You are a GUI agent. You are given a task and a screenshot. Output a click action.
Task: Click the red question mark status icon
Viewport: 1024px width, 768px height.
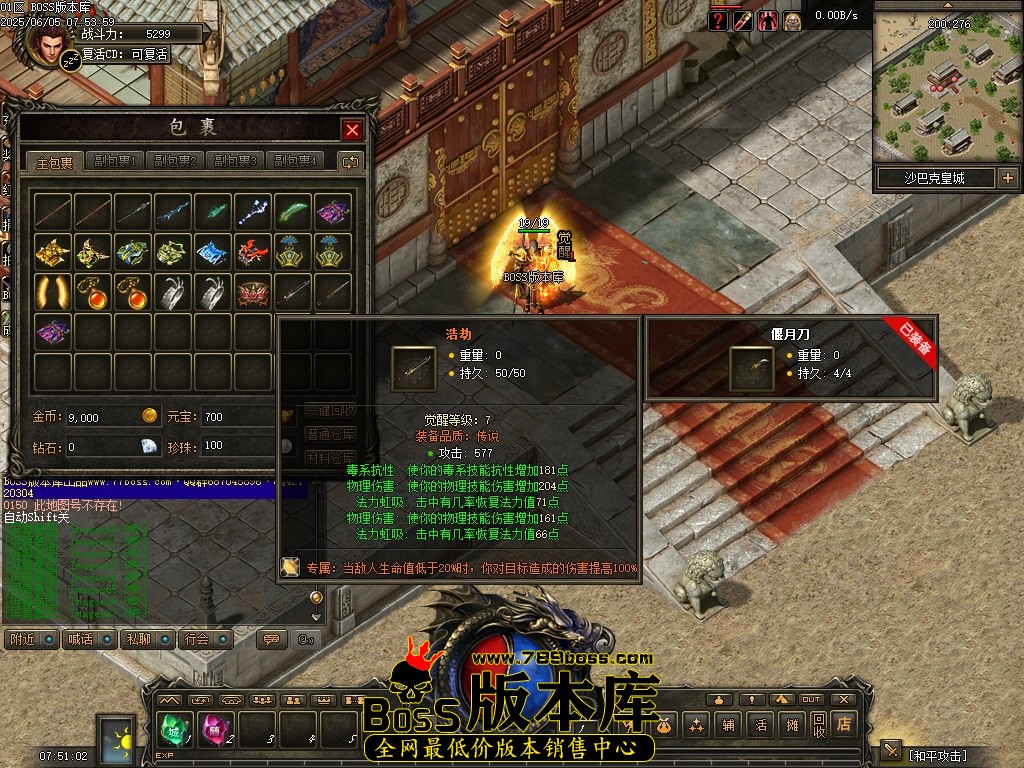pos(718,21)
